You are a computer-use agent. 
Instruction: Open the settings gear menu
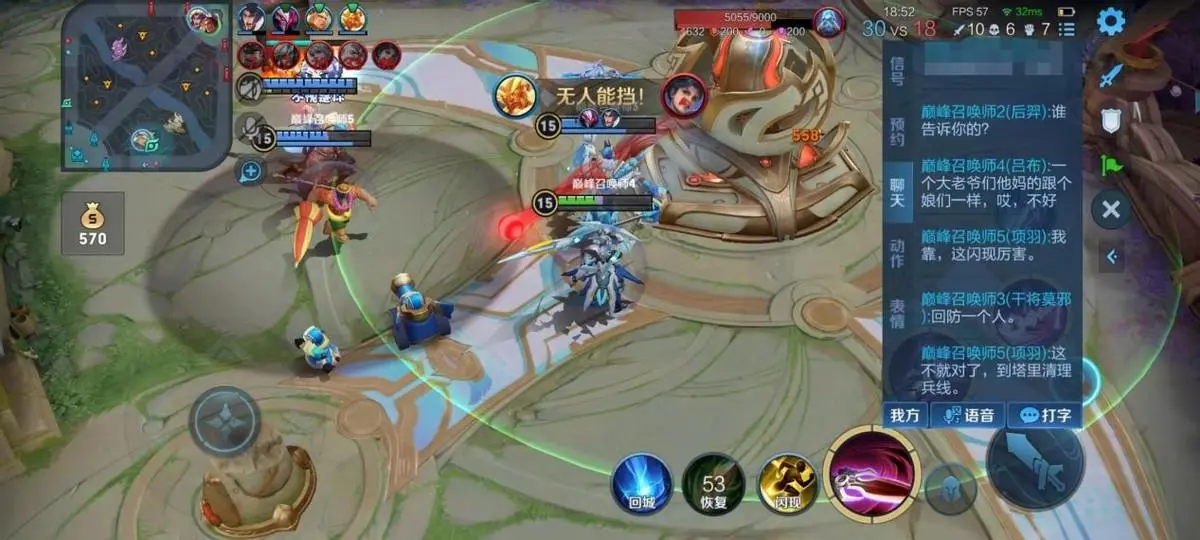[x=1111, y=20]
